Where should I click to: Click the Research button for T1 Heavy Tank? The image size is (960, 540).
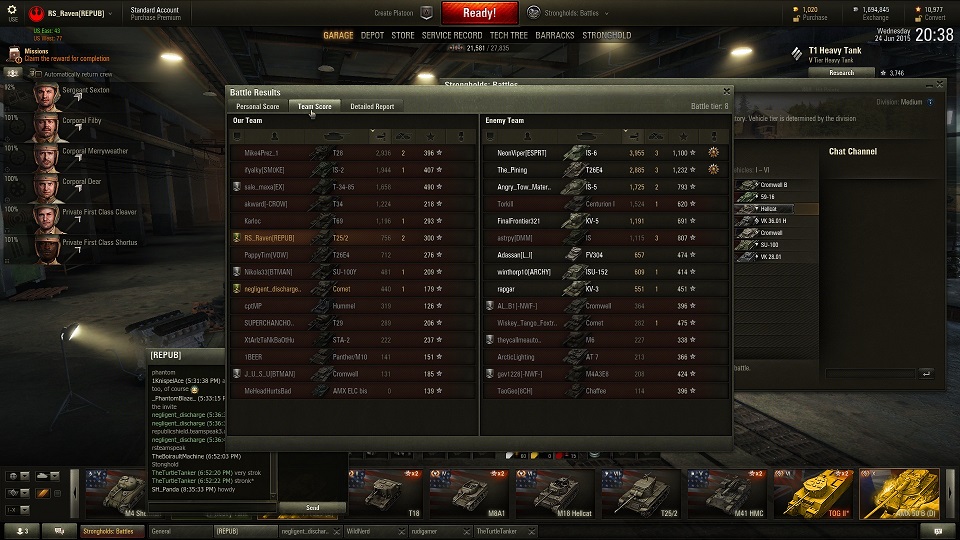click(x=841, y=72)
